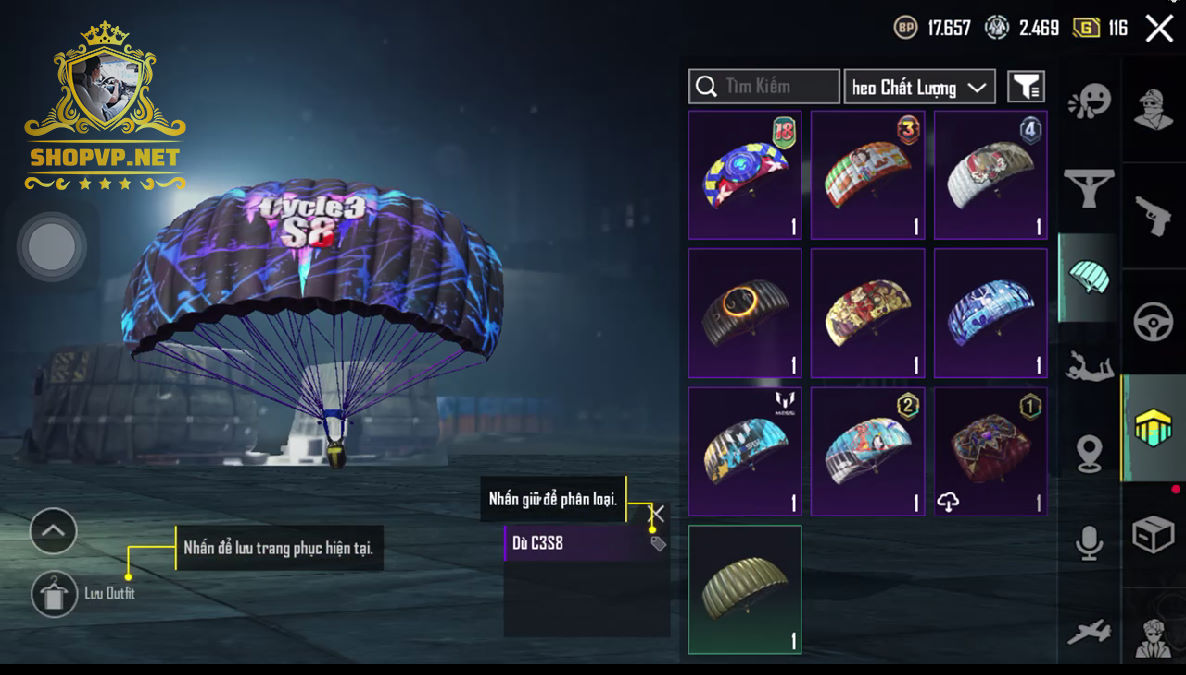1186x675 pixels.
Task: Close the inventory with the top-right X
Action: [1159, 28]
